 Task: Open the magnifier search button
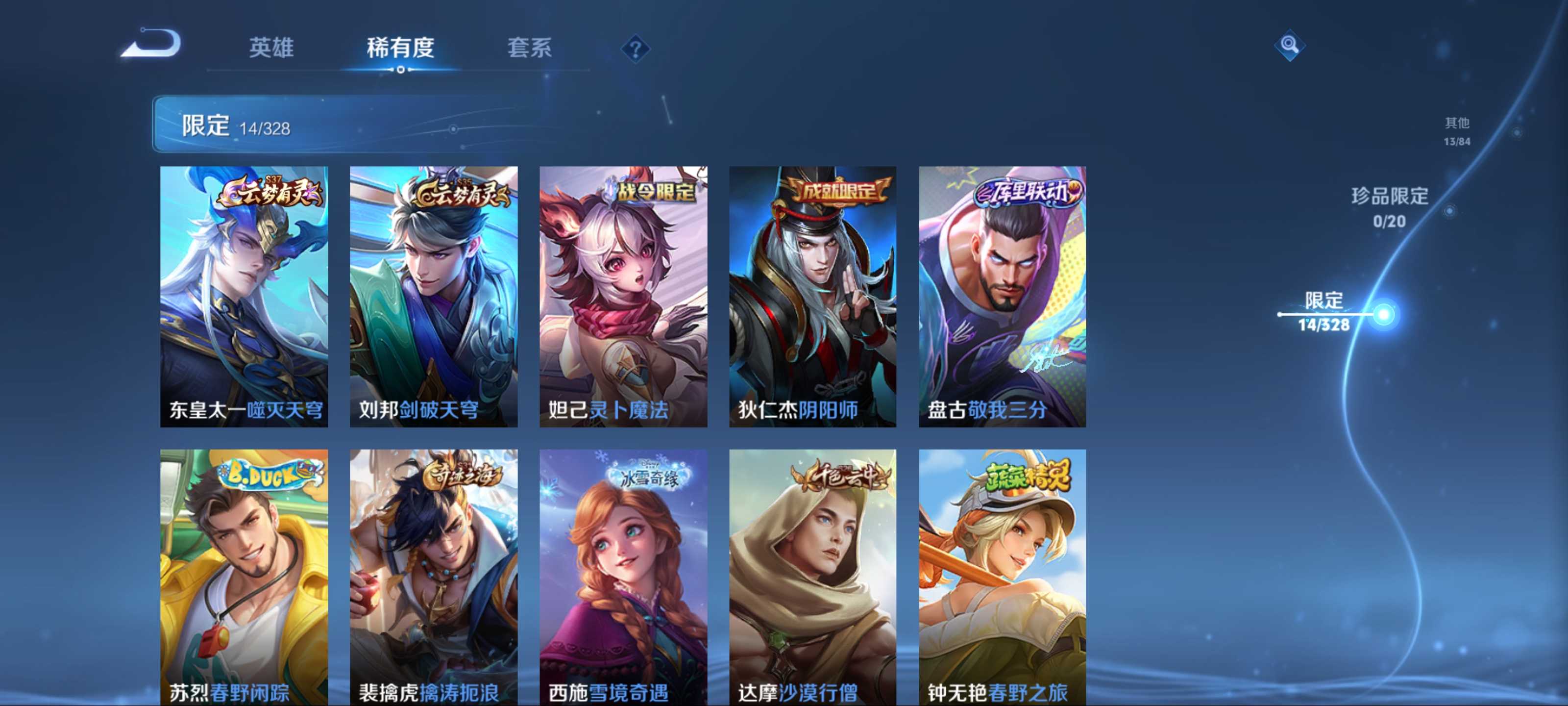[x=1289, y=45]
